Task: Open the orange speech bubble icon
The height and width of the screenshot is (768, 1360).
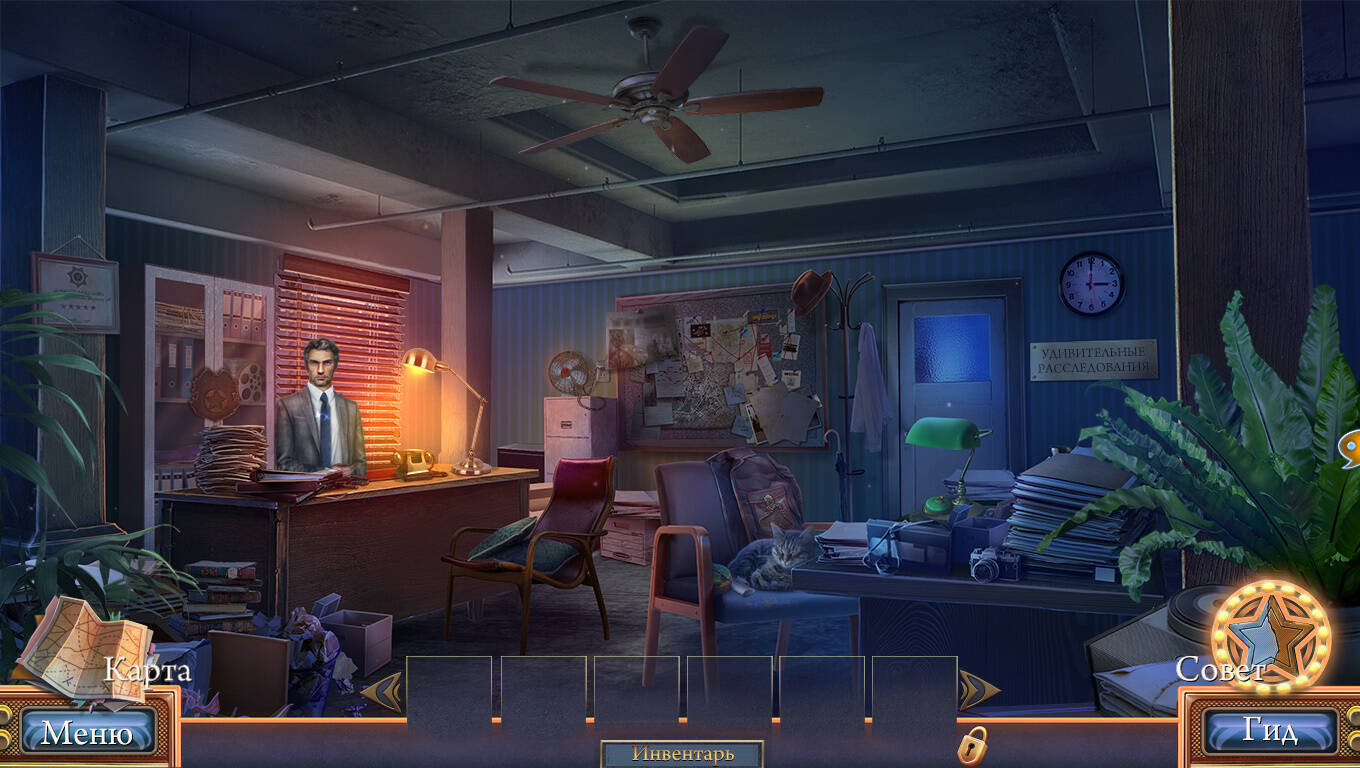Action: pyautogui.click(x=1351, y=449)
